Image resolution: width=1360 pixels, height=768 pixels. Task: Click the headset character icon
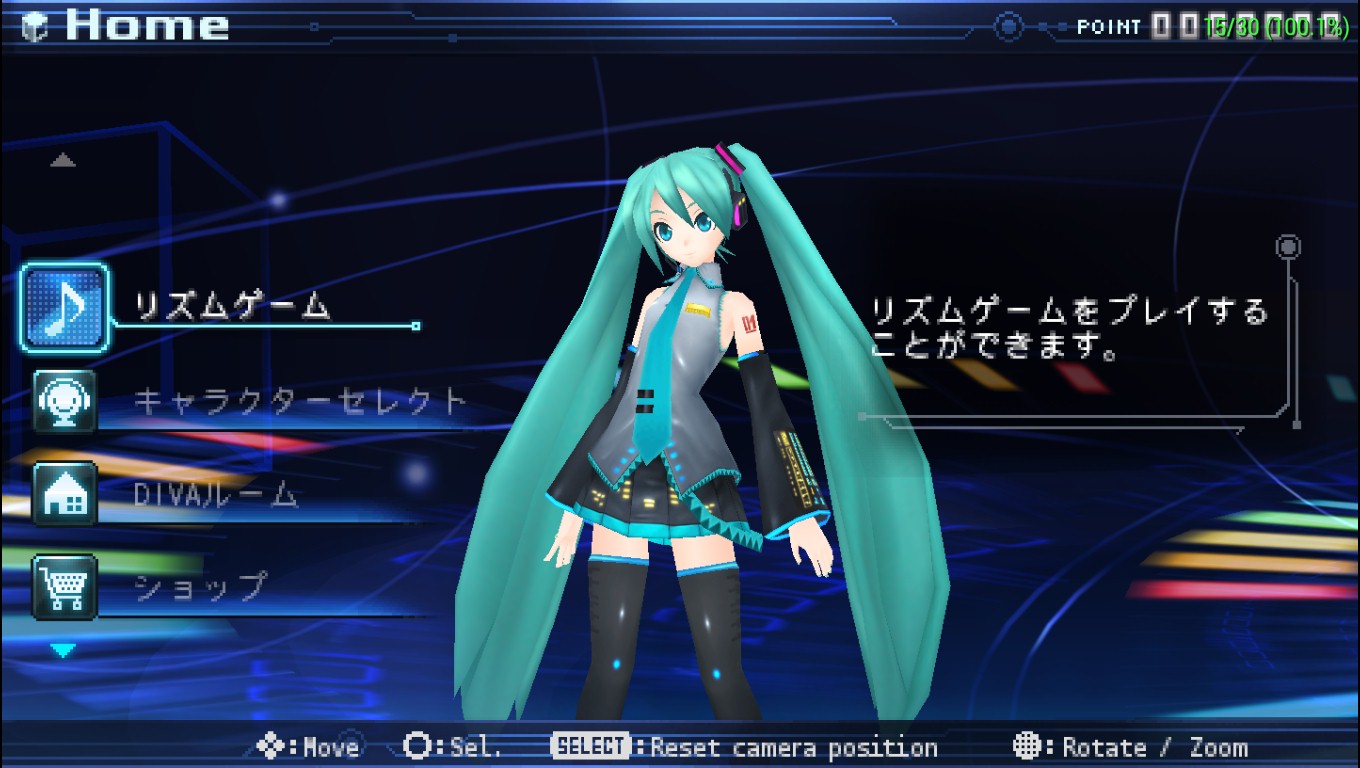tap(65, 401)
